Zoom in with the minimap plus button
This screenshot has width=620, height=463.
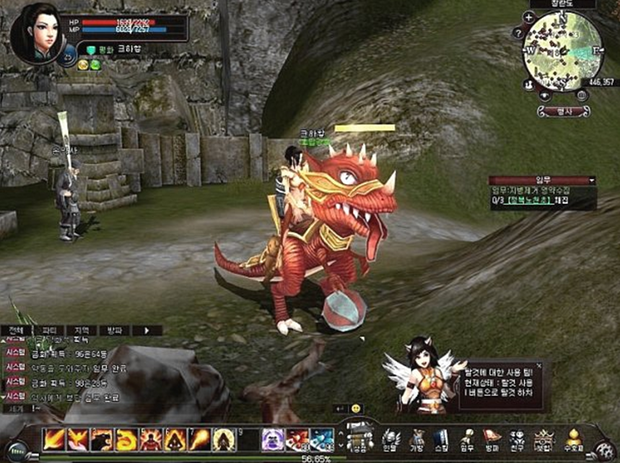(x=528, y=17)
